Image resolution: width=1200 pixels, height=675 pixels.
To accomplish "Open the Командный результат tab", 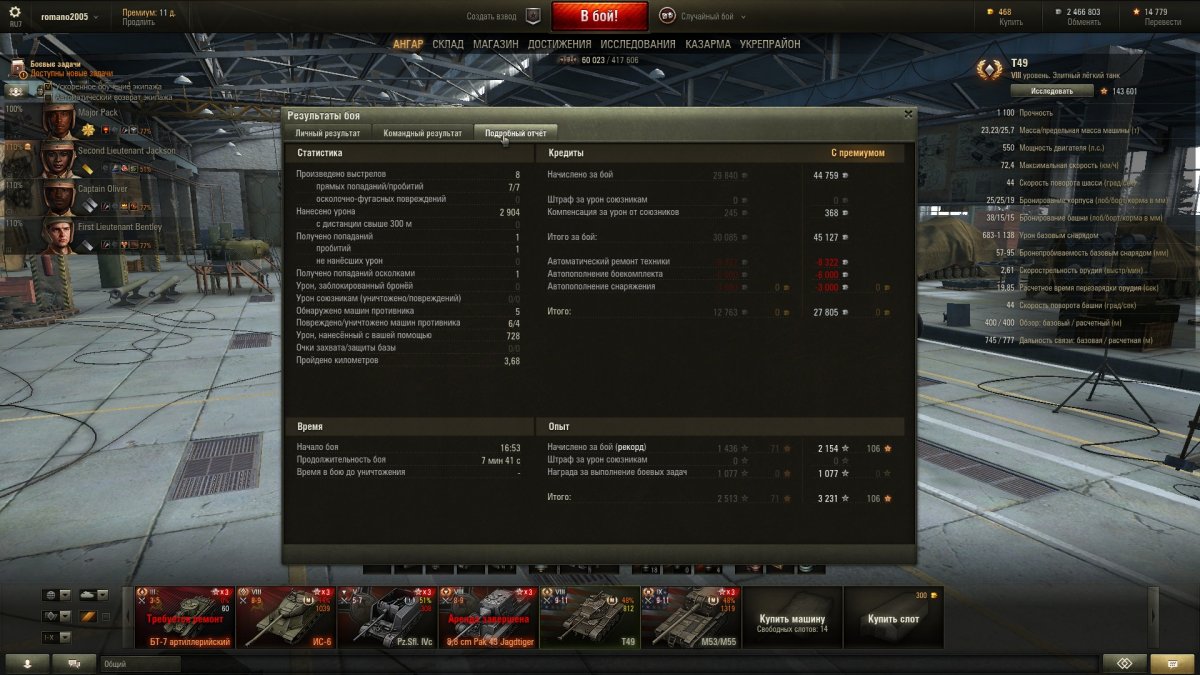I will click(x=422, y=133).
